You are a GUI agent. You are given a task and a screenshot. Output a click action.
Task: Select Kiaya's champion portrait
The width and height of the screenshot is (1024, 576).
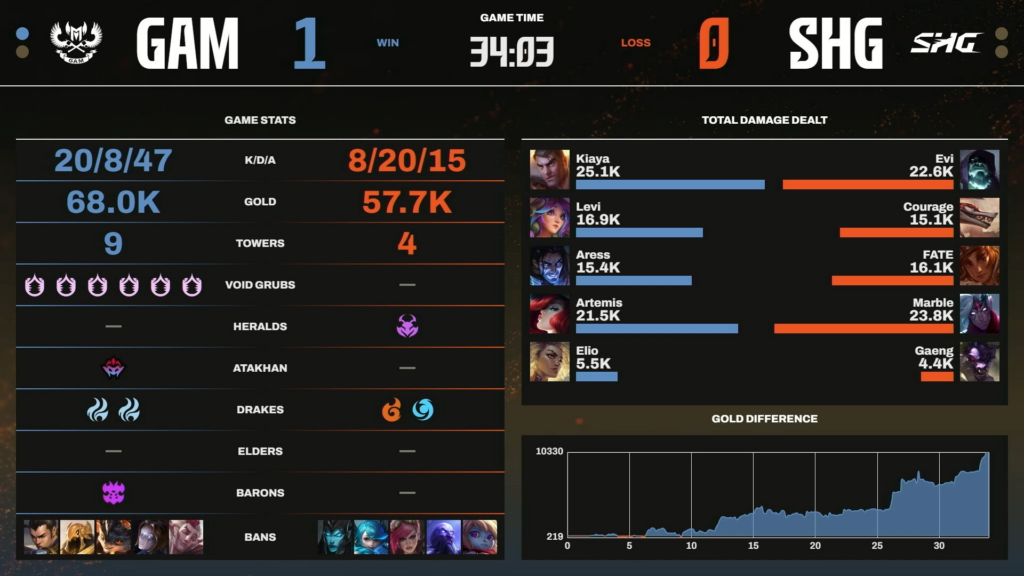point(550,170)
